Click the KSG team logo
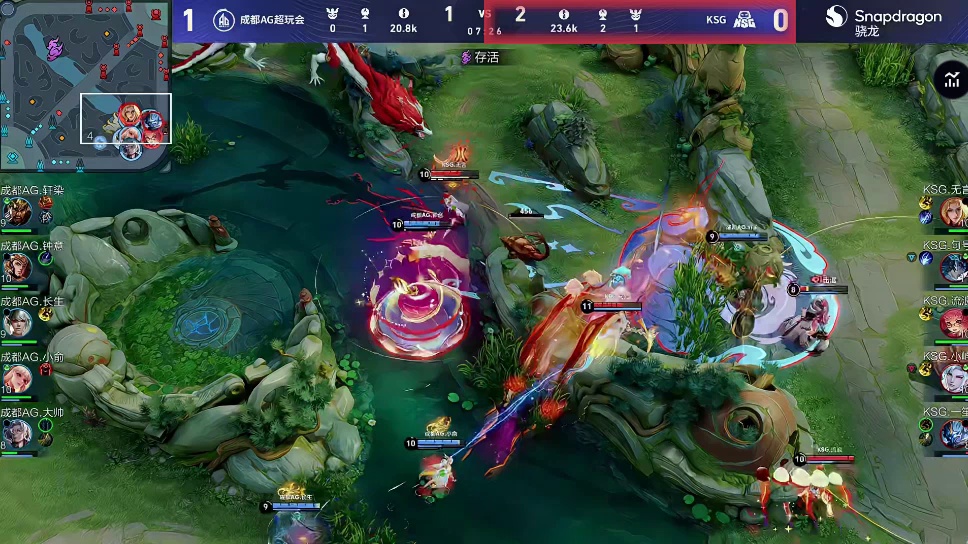Image resolution: width=968 pixels, height=544 pixels. tap(744, 19)
